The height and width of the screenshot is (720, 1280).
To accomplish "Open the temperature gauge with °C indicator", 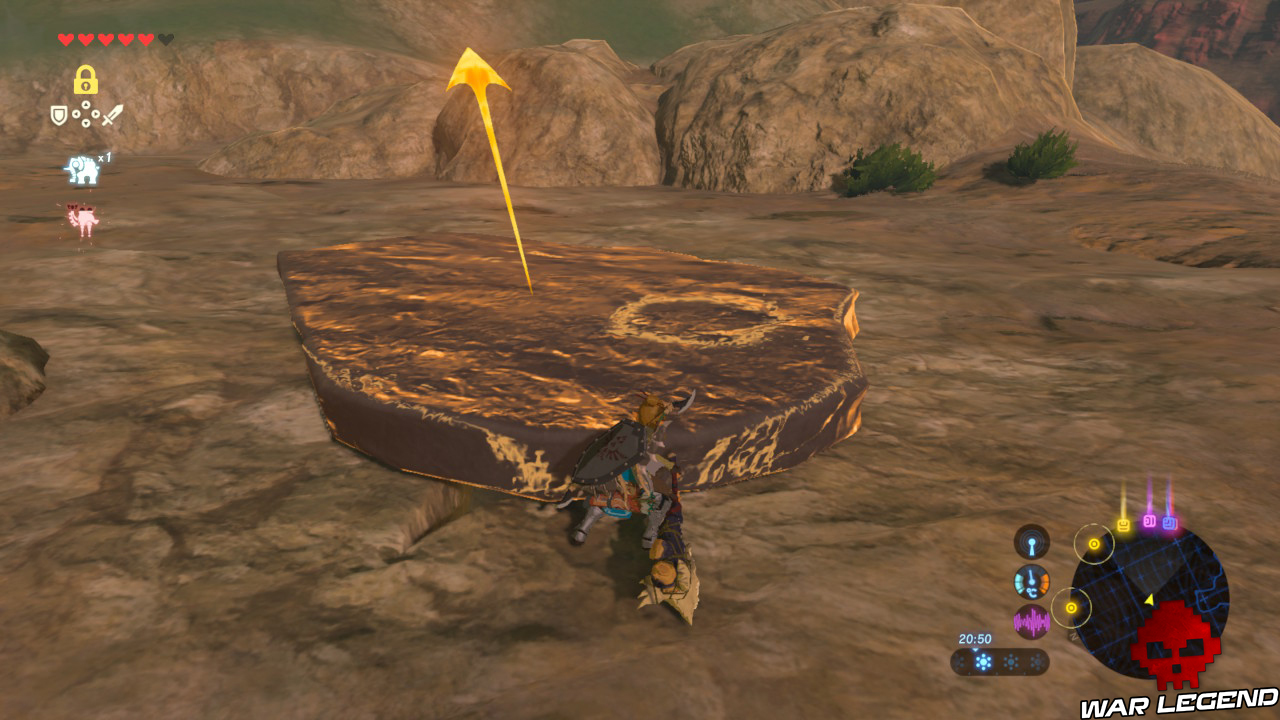I will 1031,581.
